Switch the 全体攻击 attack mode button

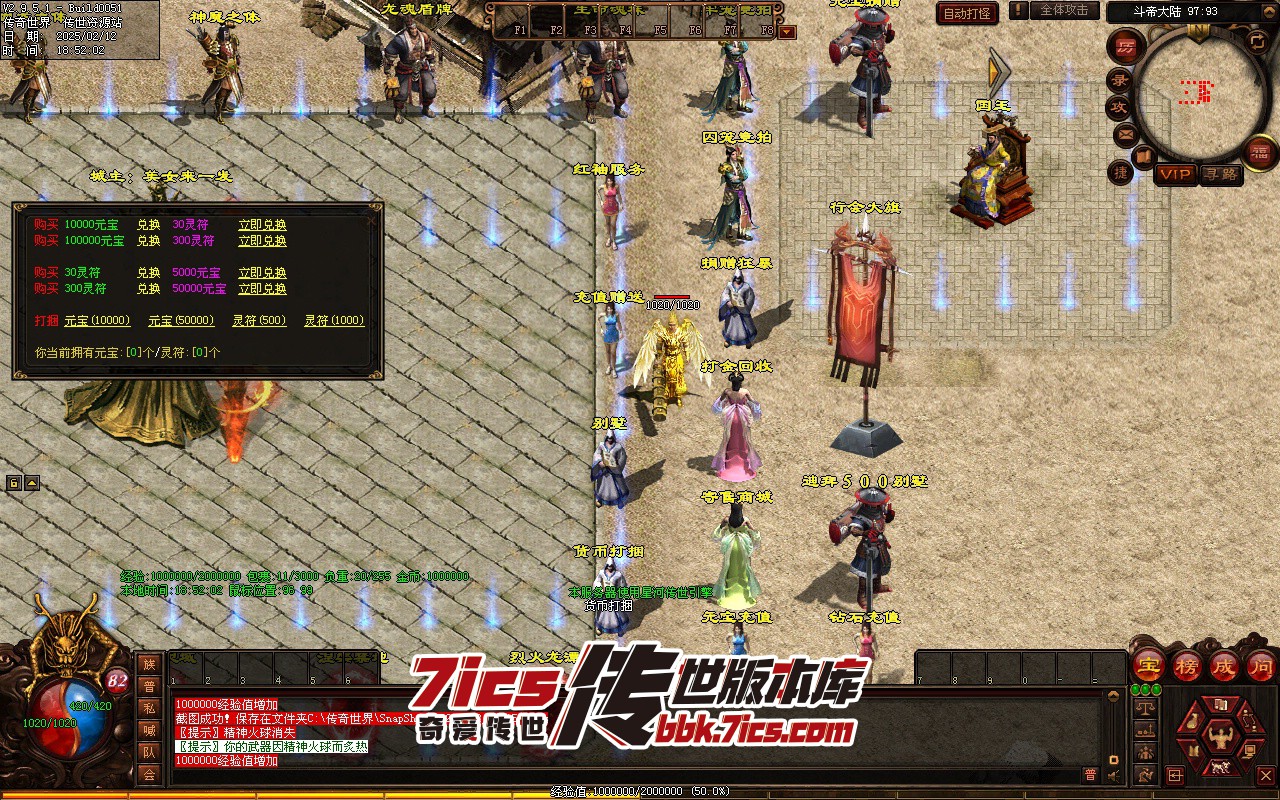1064,10
